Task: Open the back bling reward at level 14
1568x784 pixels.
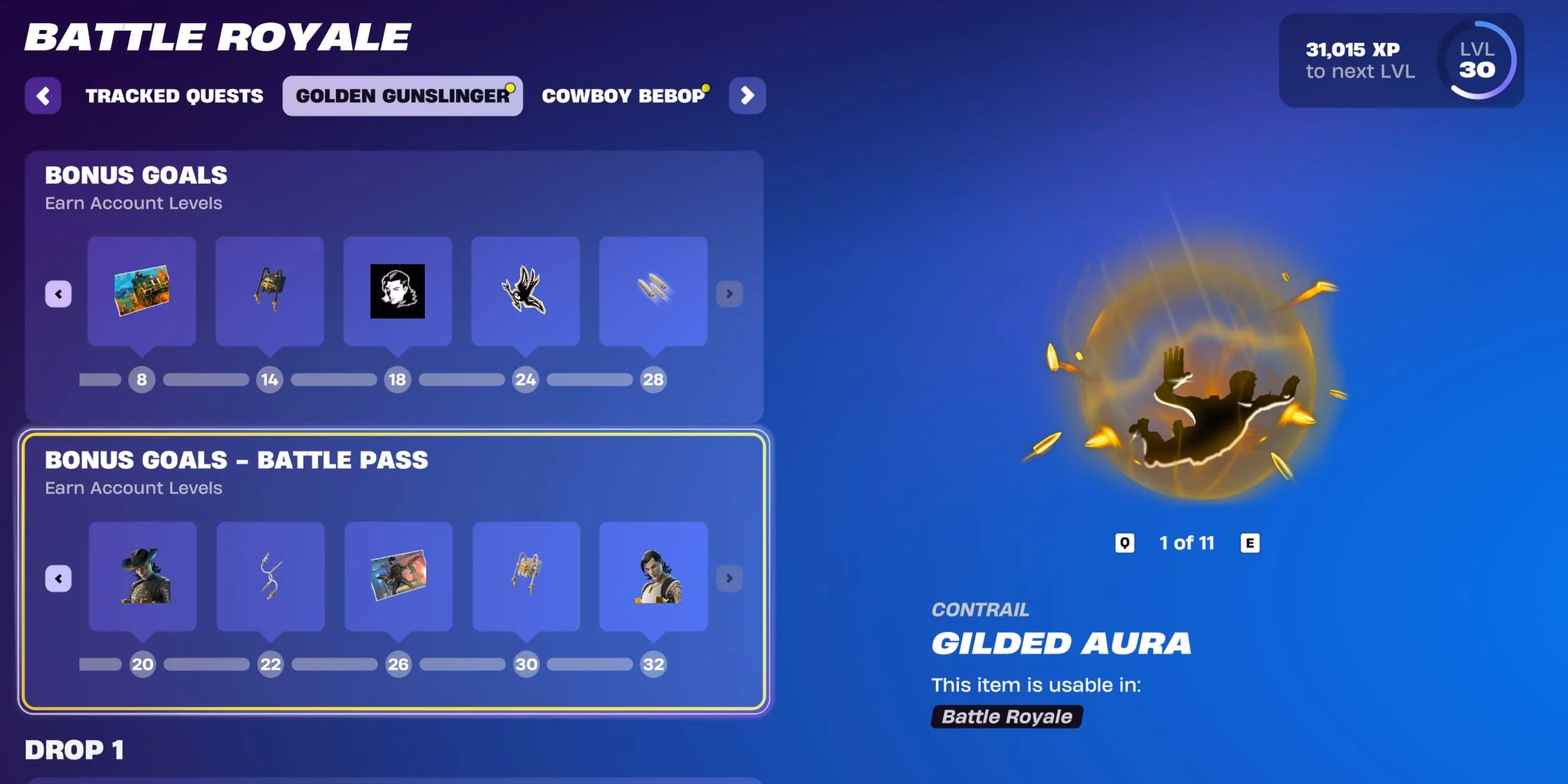Action: coord(270,292)
